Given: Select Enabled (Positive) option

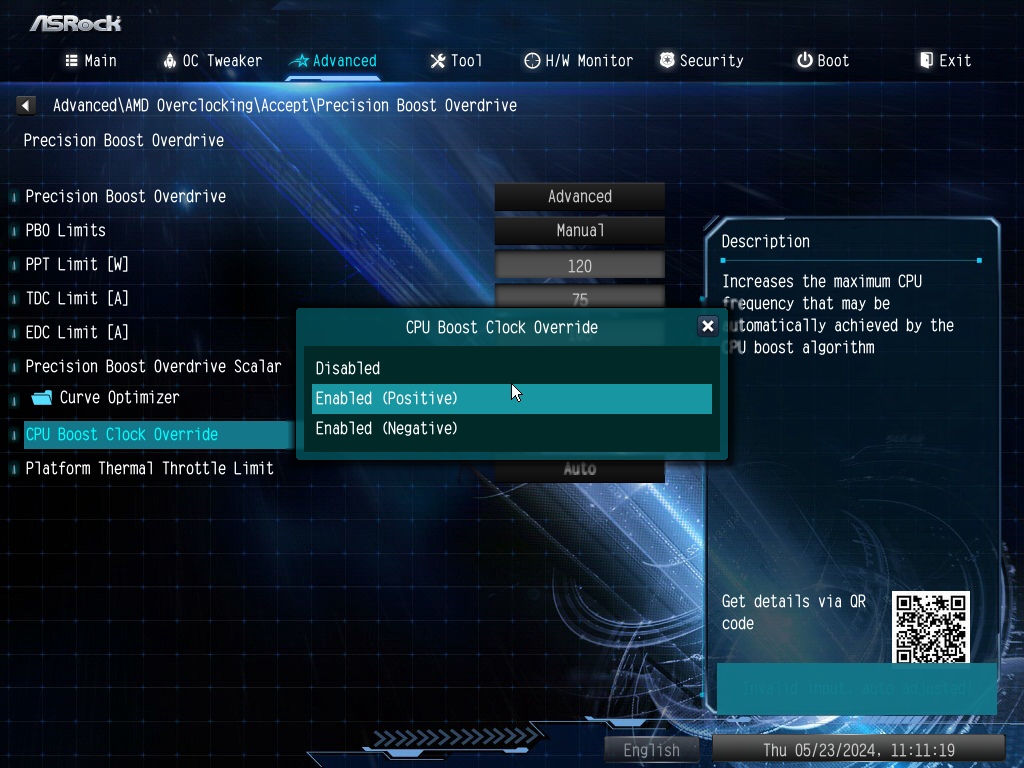Looking at the screenshot, I should tap(387, 398).
